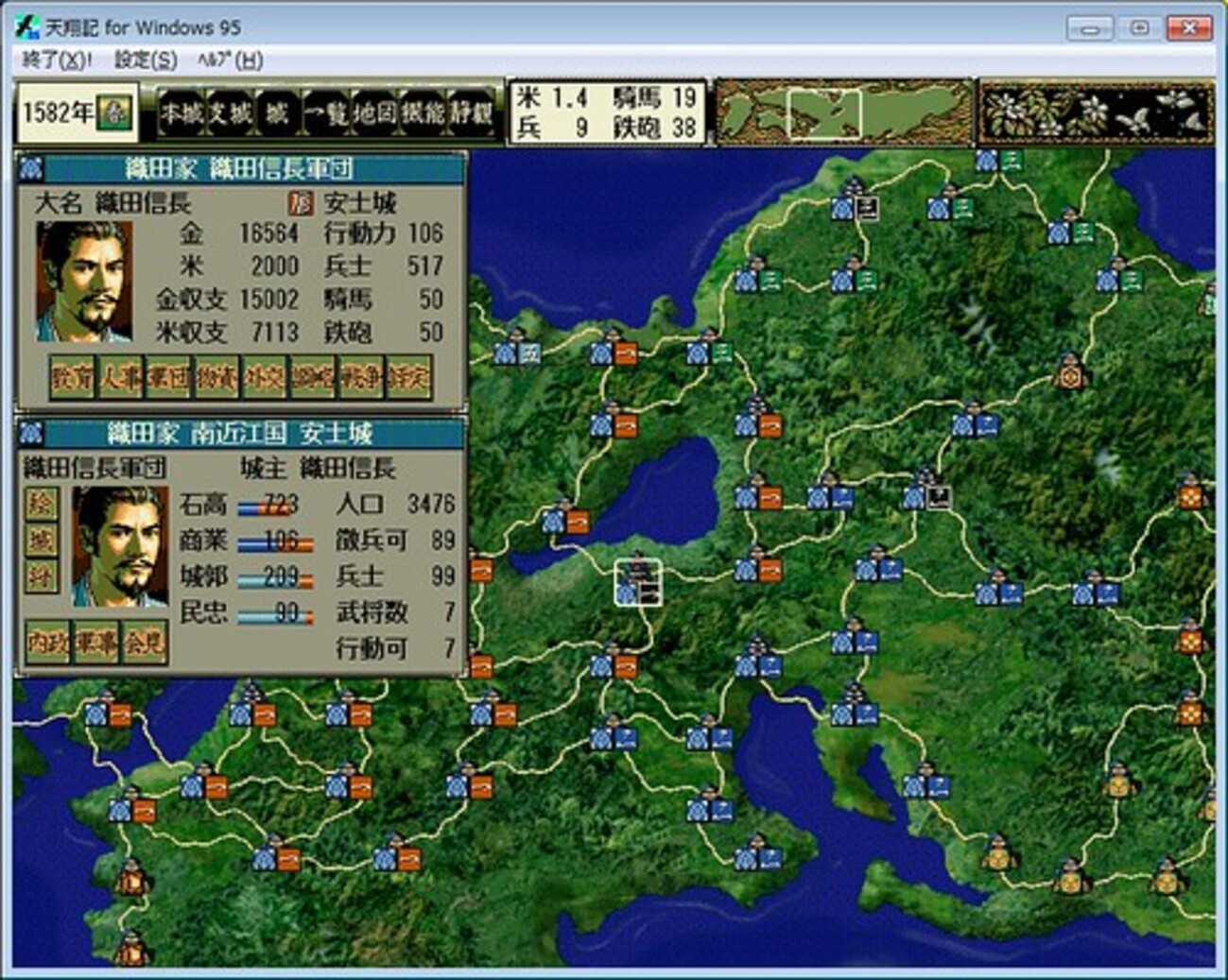The width and height of the screenshot is (1228, 980).
Task: Select the 軍事 military command
Action: pos(96,643)
